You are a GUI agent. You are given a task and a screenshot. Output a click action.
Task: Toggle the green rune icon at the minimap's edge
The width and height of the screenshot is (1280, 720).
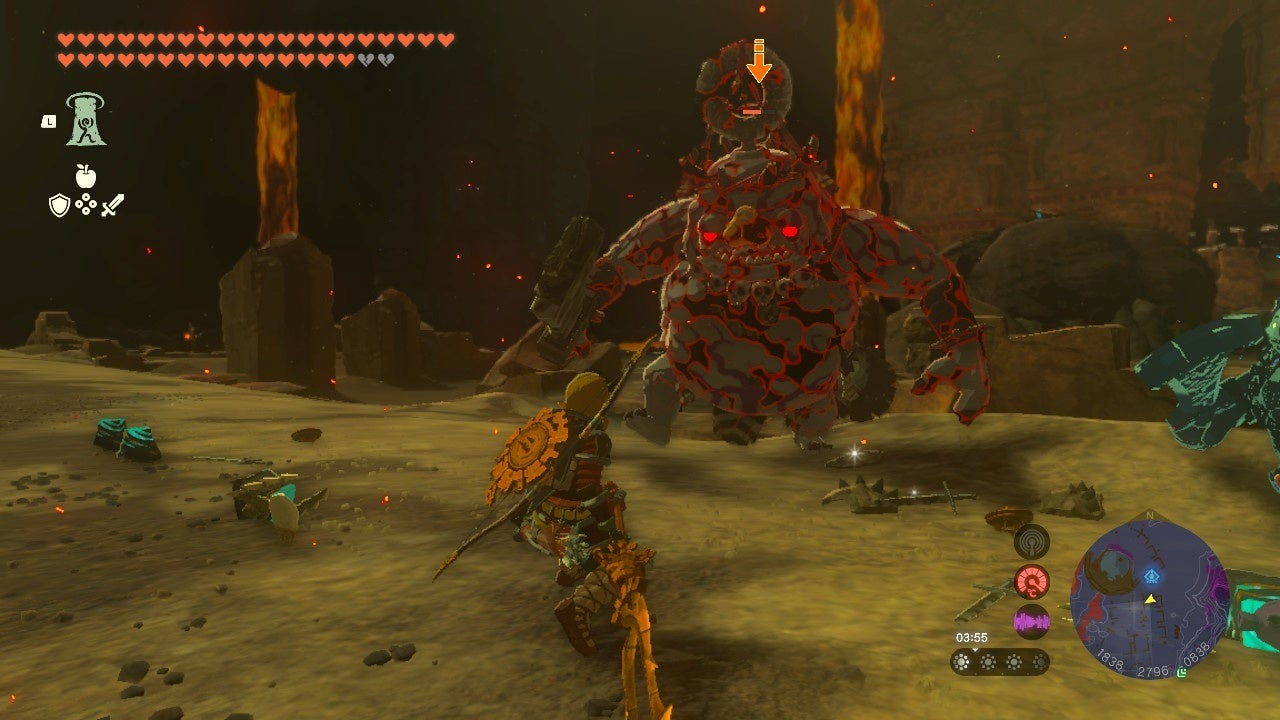1181,671
